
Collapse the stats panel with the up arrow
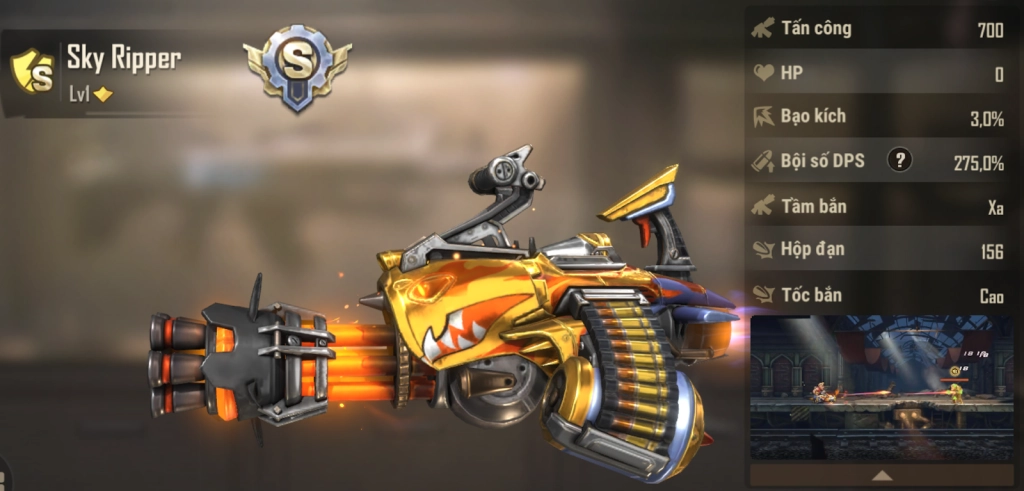pyautogui.click(x=883, y=474)
